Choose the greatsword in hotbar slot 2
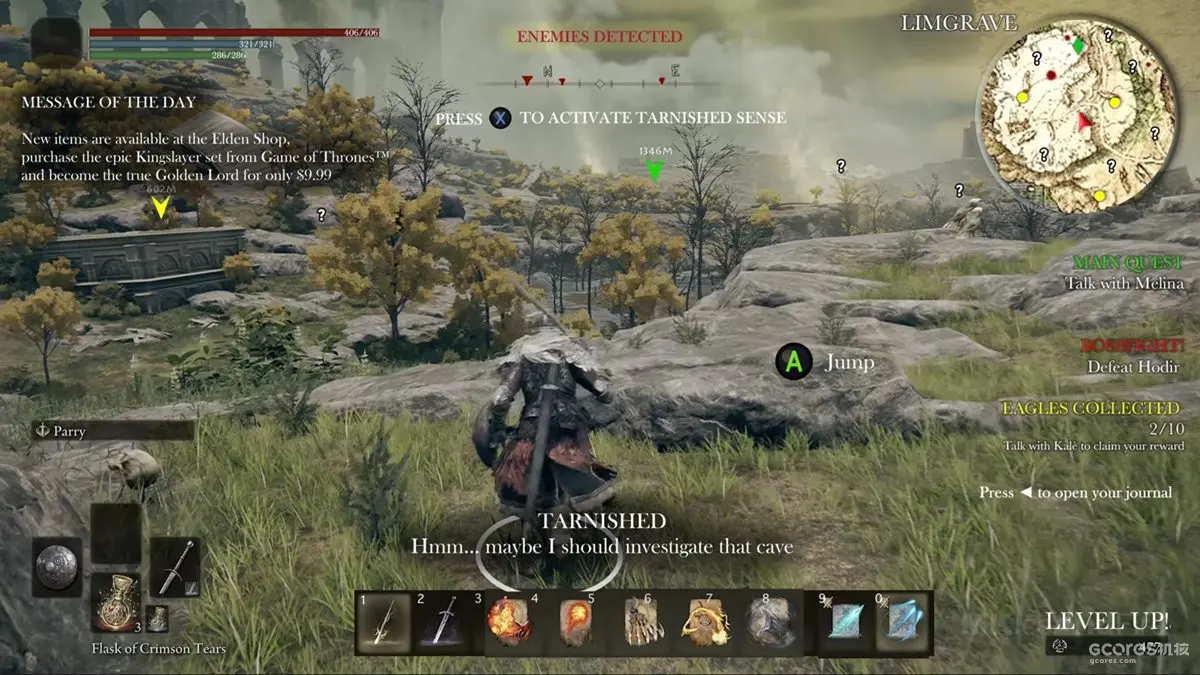1200x675 pixels. pos(441,623)
